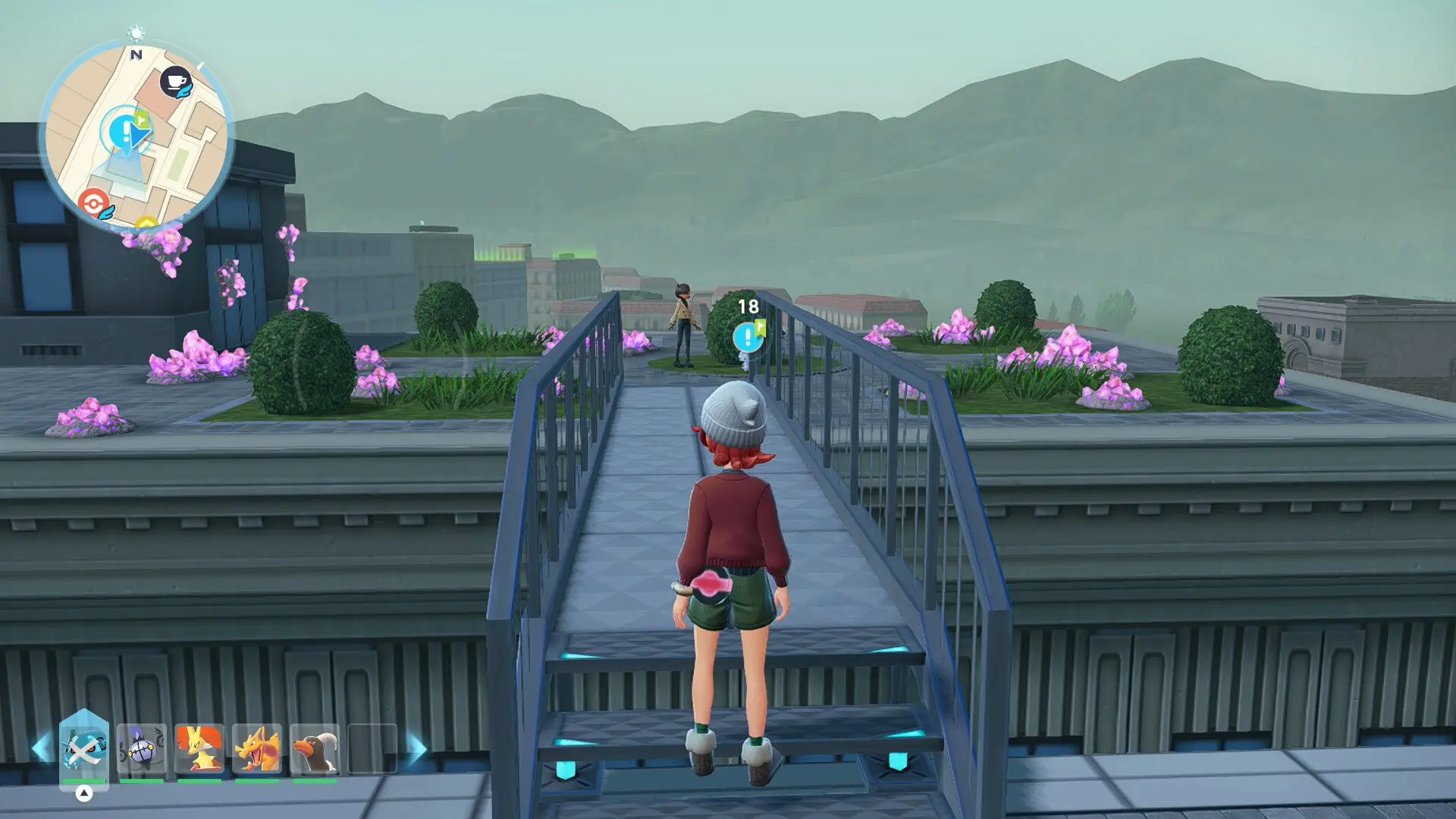Image resolution: width=1456 pixels, height=819 pixels.
Task: Select the Pokémon Center marker on minimap
Action: point(93,204)
